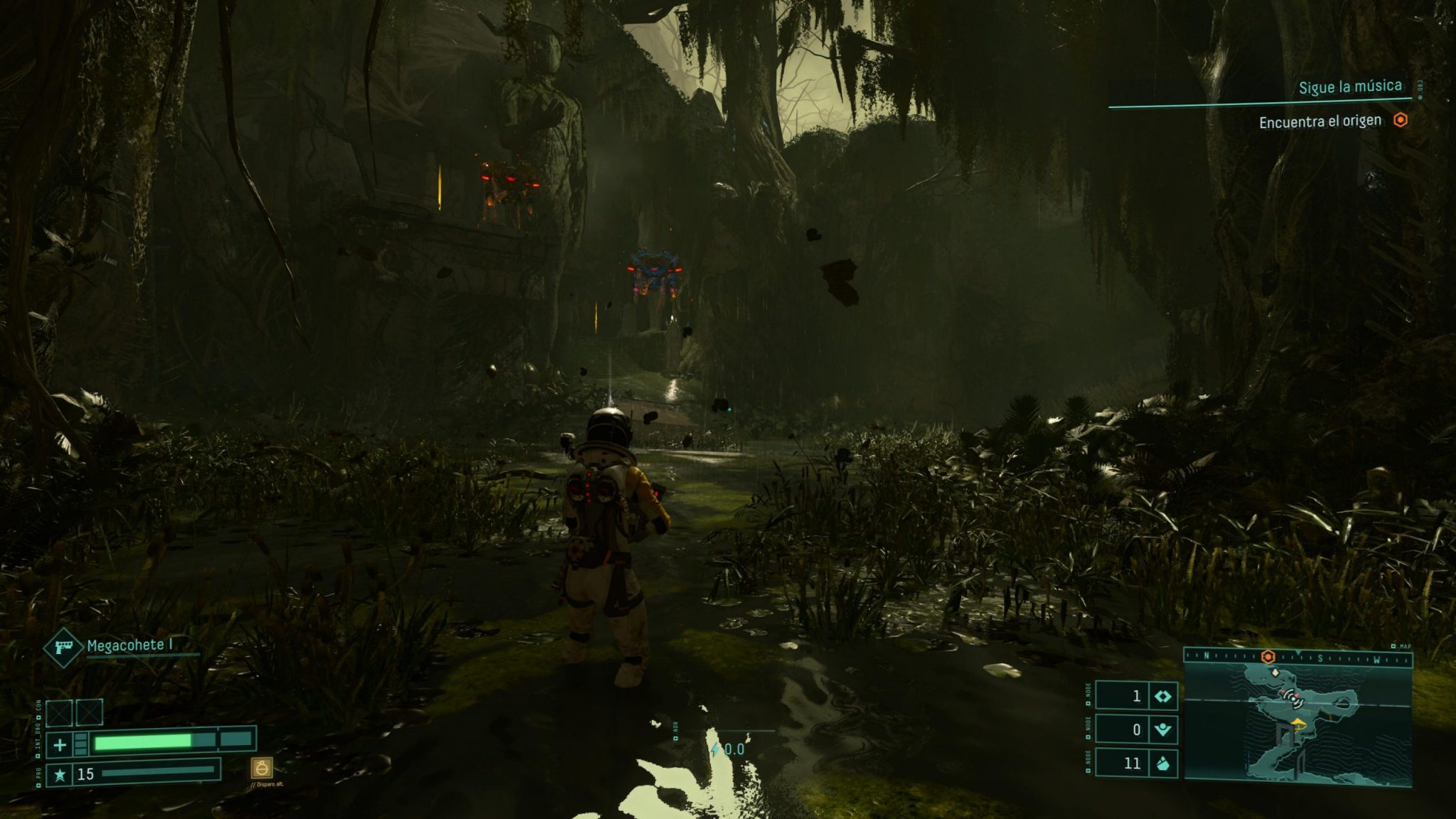
Task: Select the yellow mushroom marker on the minimap
Action: [1299, 723]
